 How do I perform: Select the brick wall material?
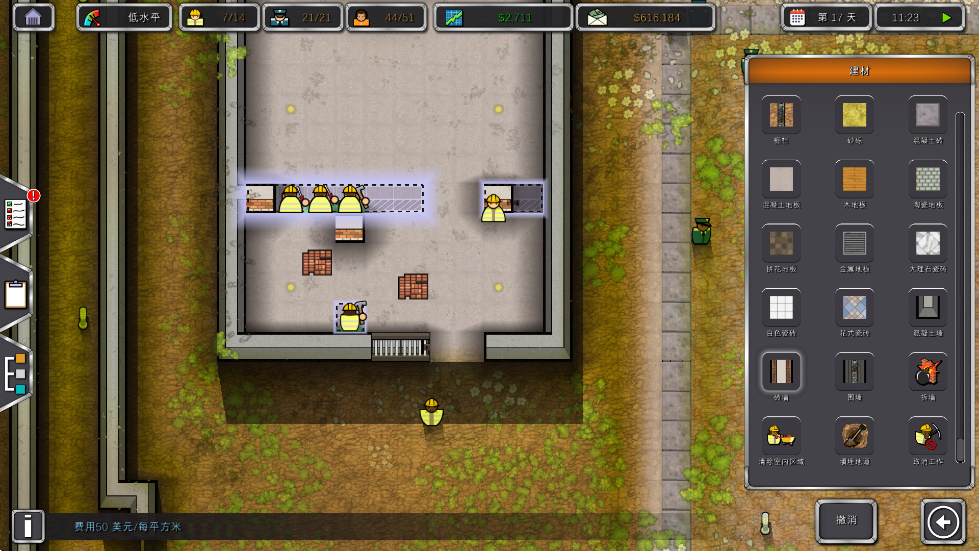[780, 371]
